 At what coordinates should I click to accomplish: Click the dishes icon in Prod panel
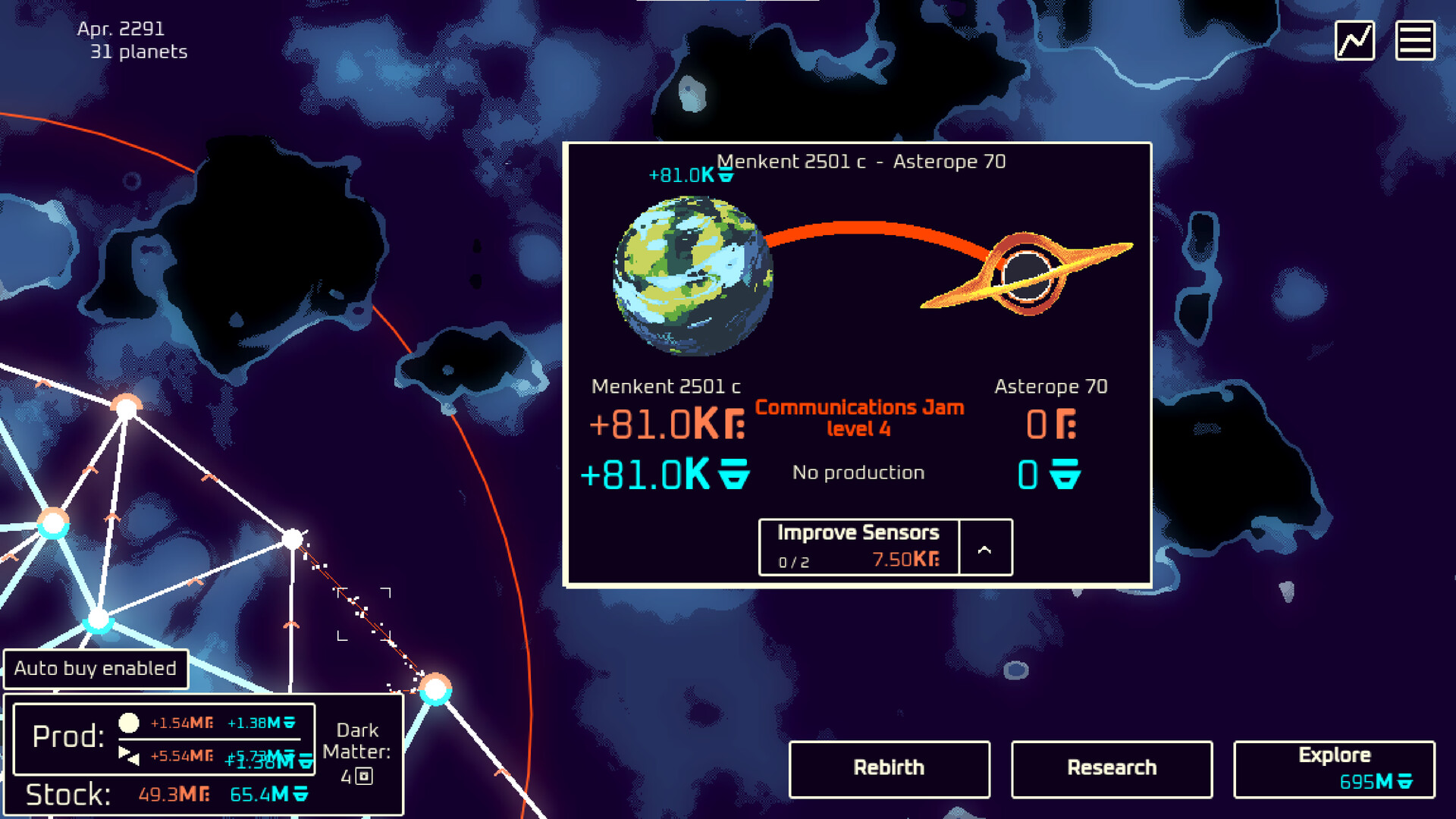pyautogui.click(x=127, y=755)
